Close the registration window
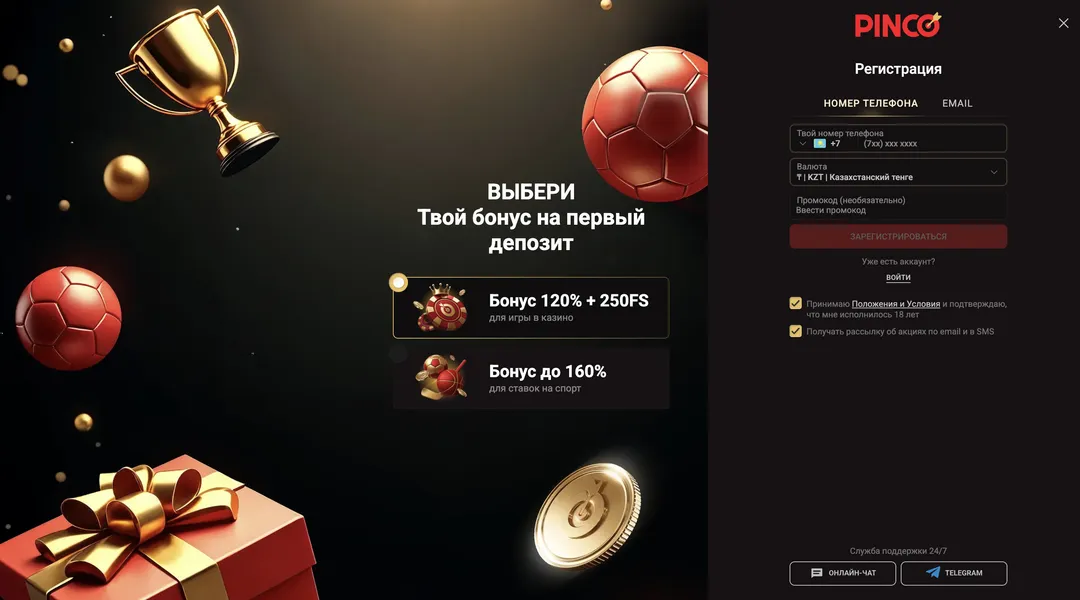The width and height of the screenshot is (1080, 600). [x=1063, y=23]
